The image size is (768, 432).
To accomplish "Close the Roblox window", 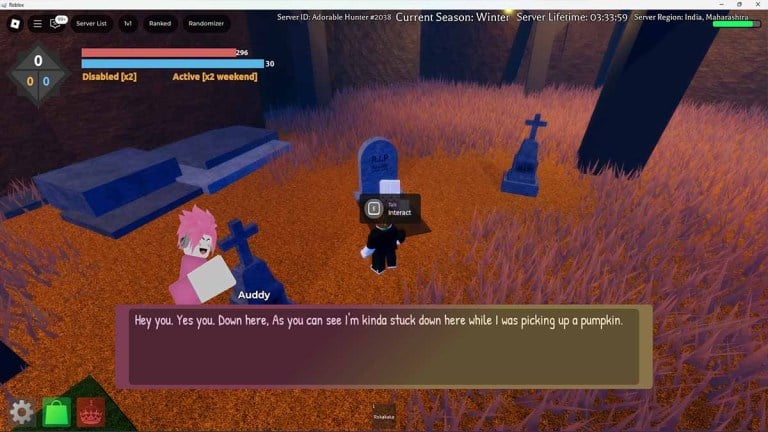I will tap(758, 4).
